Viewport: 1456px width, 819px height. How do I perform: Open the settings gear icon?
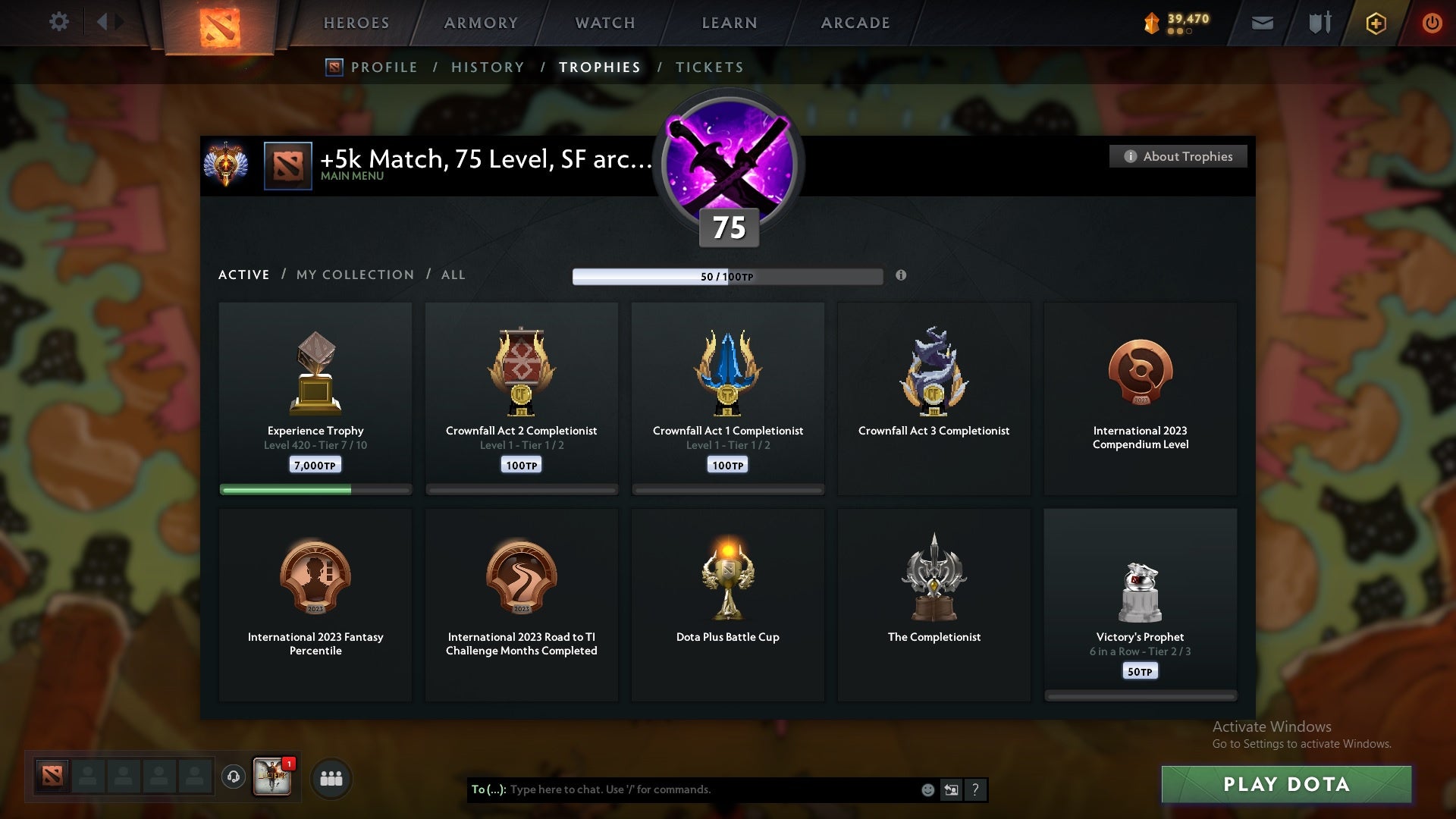click(x=59, y=22)
